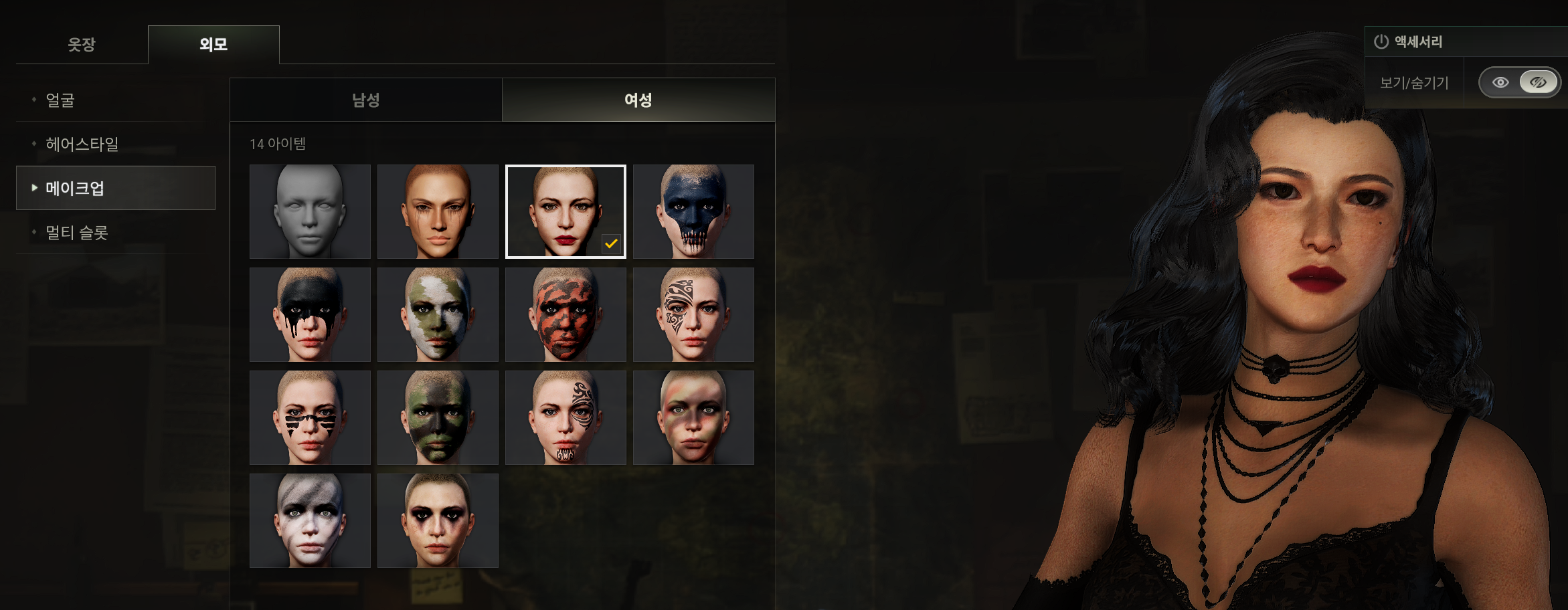Open the 얼굴 face category

click(60, 100)
